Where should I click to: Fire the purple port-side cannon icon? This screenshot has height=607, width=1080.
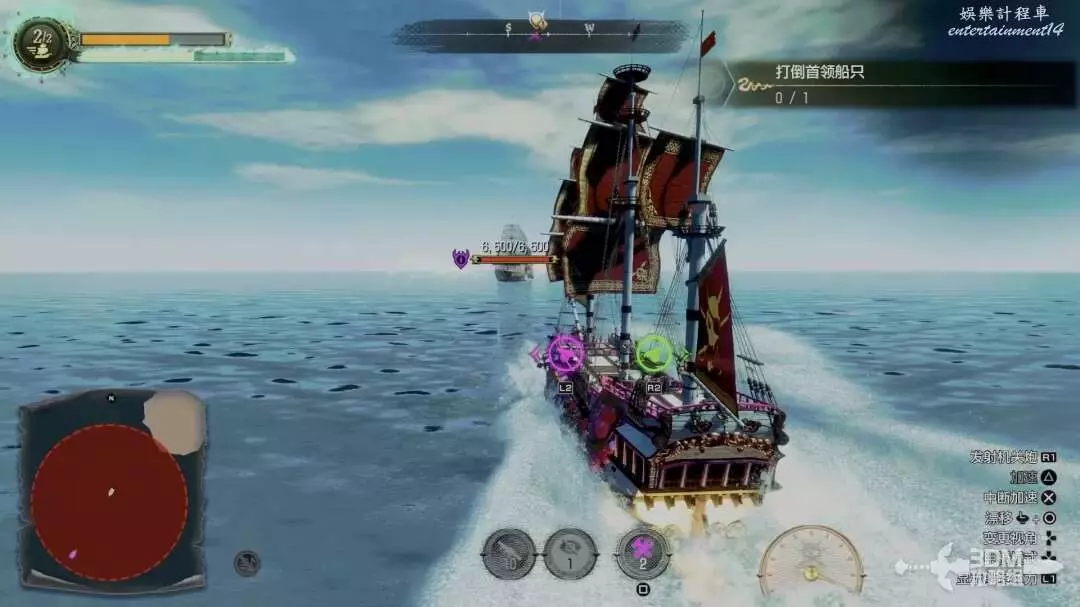(x=566, y=354)
